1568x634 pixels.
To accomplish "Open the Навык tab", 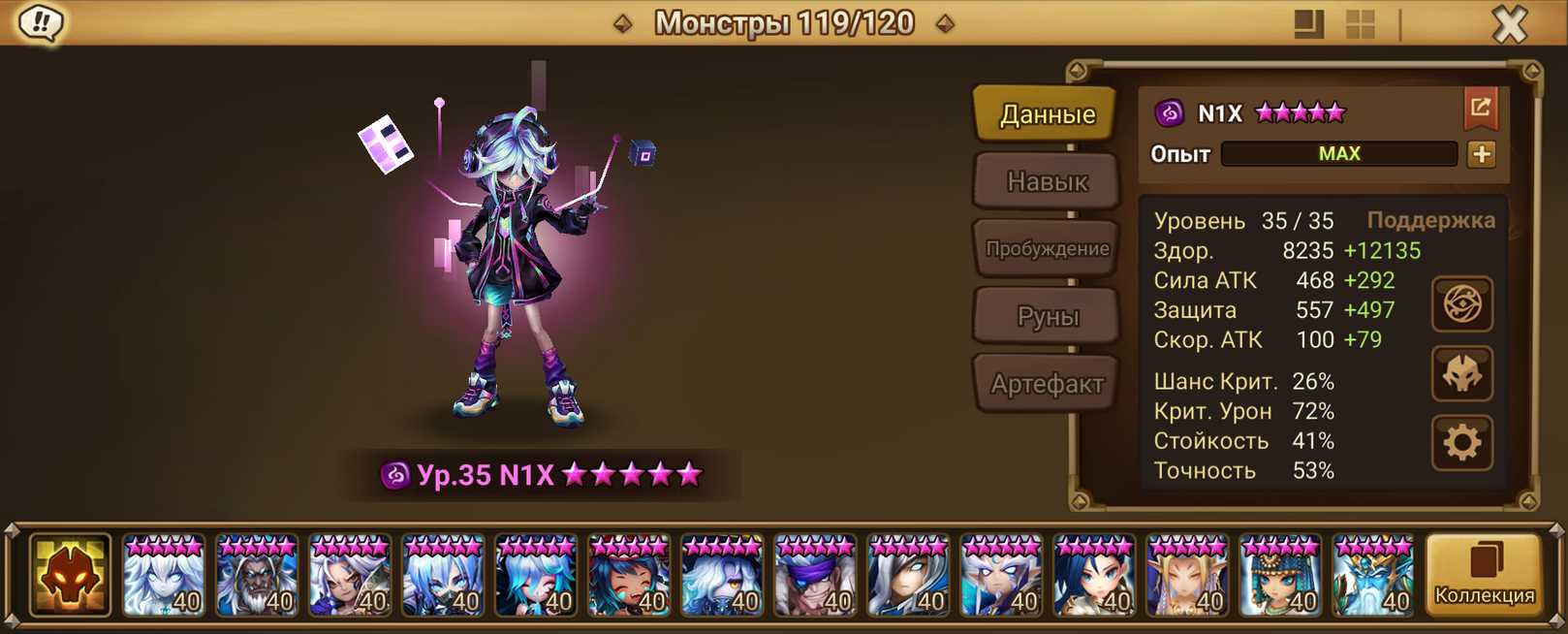I will tap(1047, 182).
